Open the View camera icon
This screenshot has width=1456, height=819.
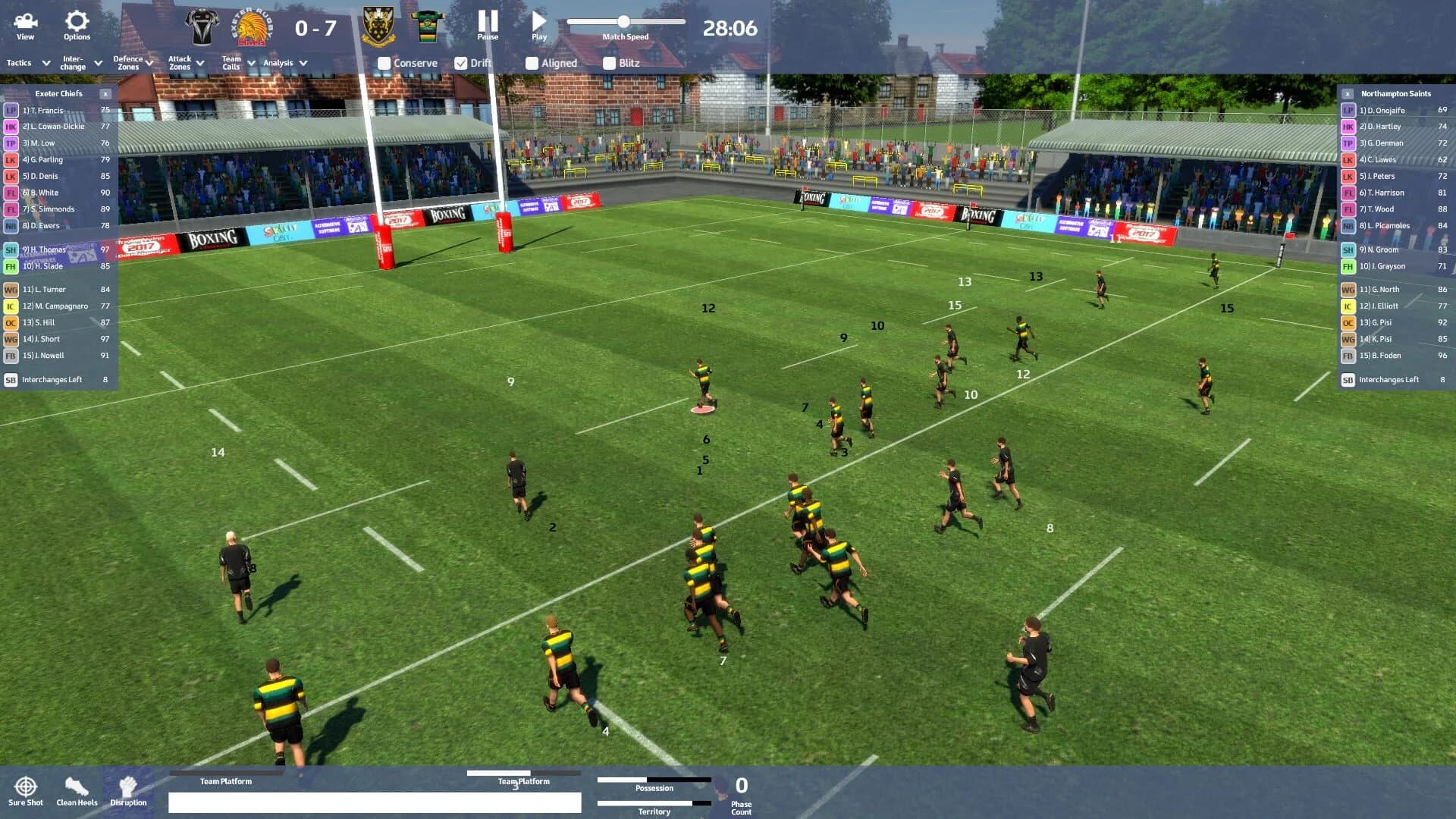pos(25,23)
